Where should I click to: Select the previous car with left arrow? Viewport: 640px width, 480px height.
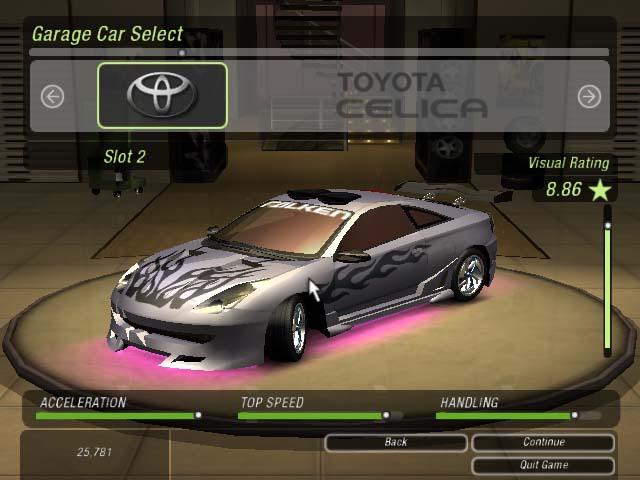[52, 96]
